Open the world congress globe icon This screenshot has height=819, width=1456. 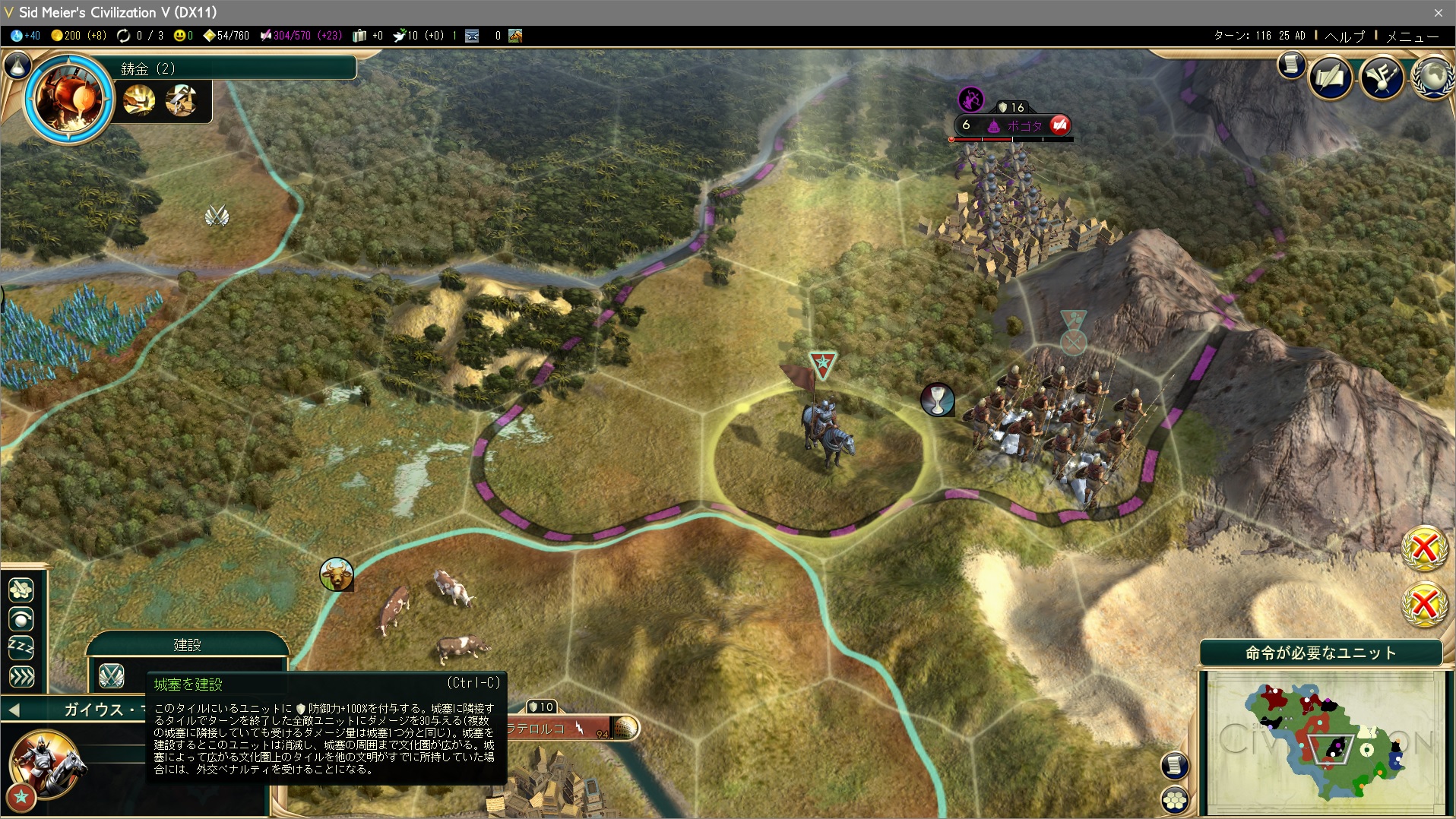click(x=1432, y=77)
